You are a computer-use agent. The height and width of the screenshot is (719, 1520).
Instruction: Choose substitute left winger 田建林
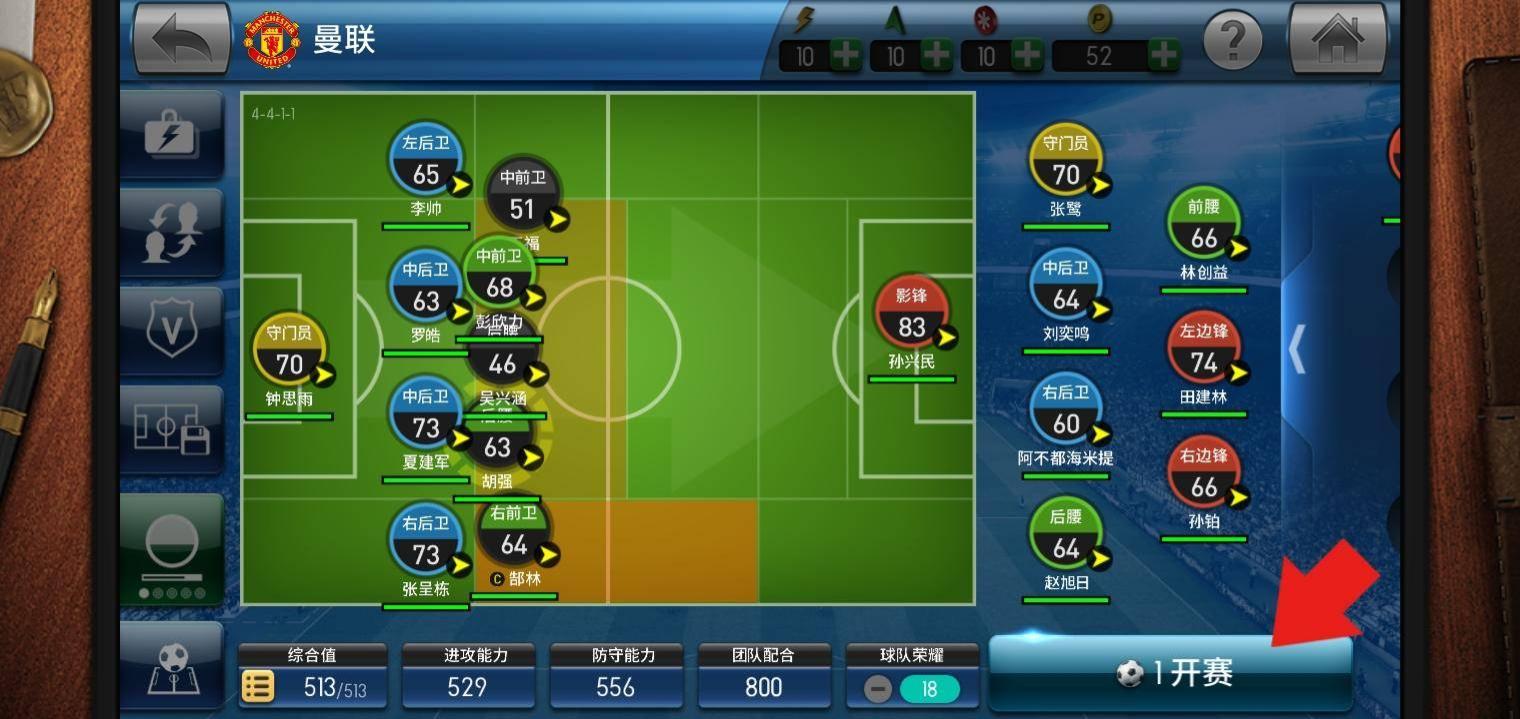pyautogui.click(x=1204, y=352)
